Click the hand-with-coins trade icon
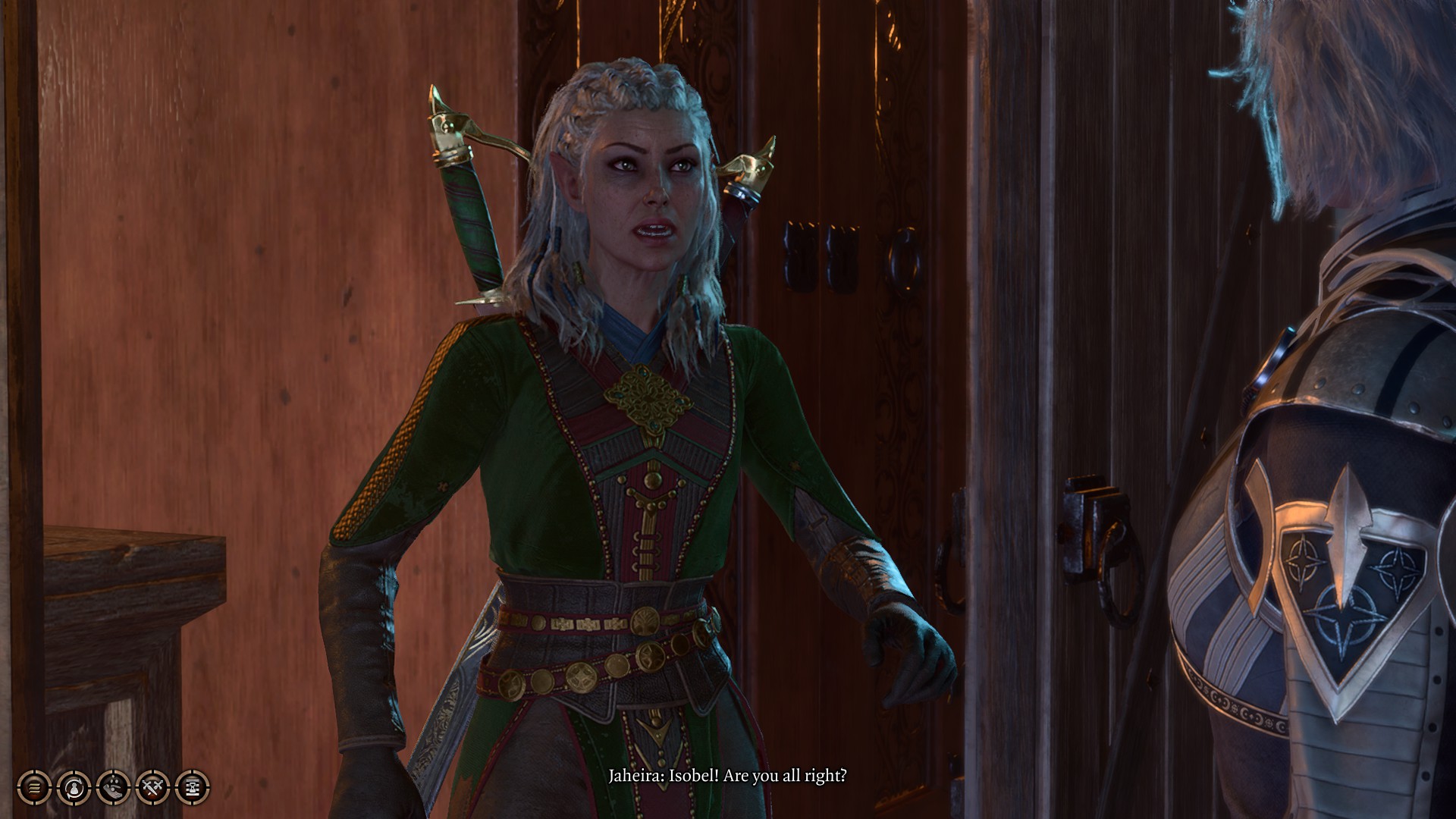The height and width of the screenshot is (819, 1456). pyautogui.click(x=113, y=788)
